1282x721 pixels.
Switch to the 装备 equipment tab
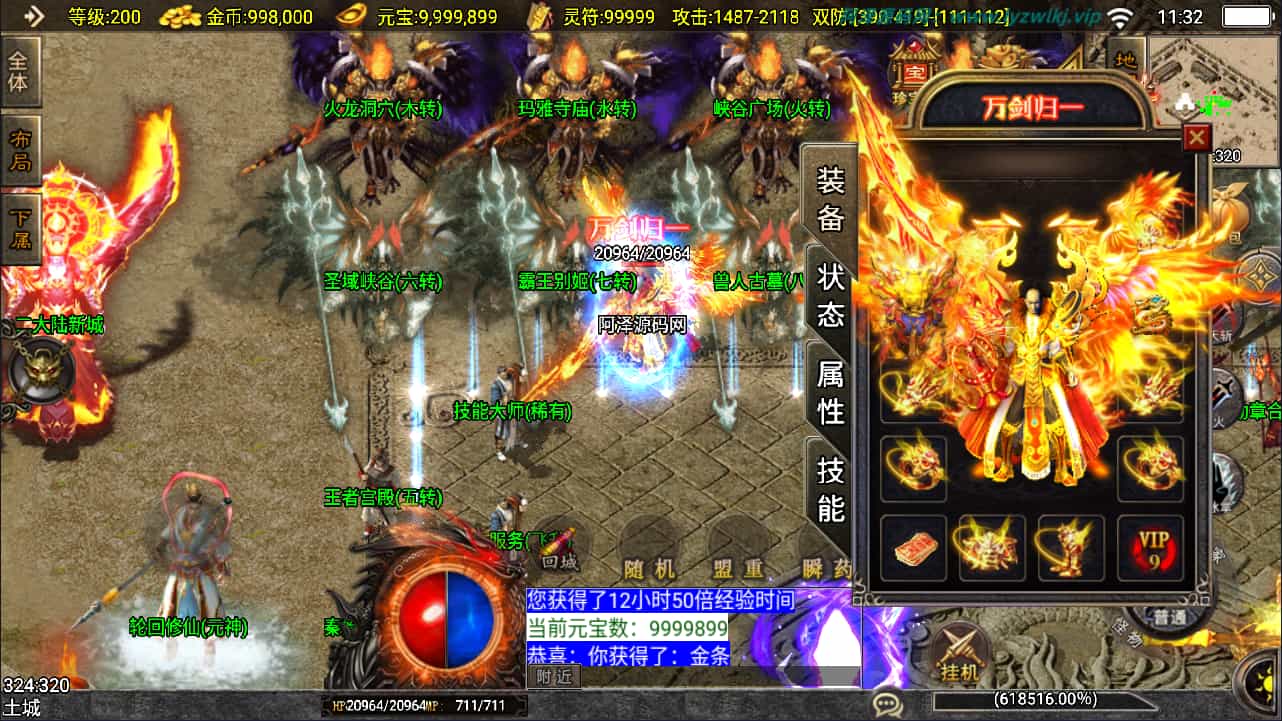(831, 198)
